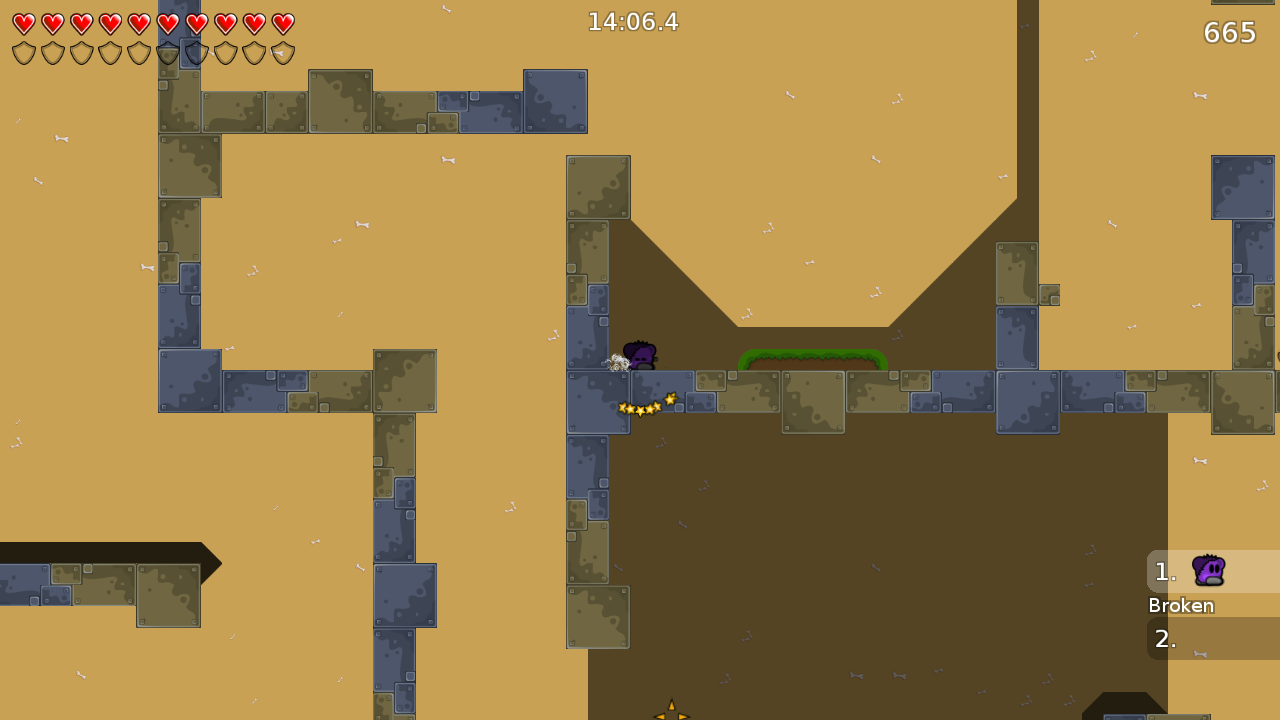Click the green grass-covered platform
The height and width of the screenshot is (720, 1280).
812,360
